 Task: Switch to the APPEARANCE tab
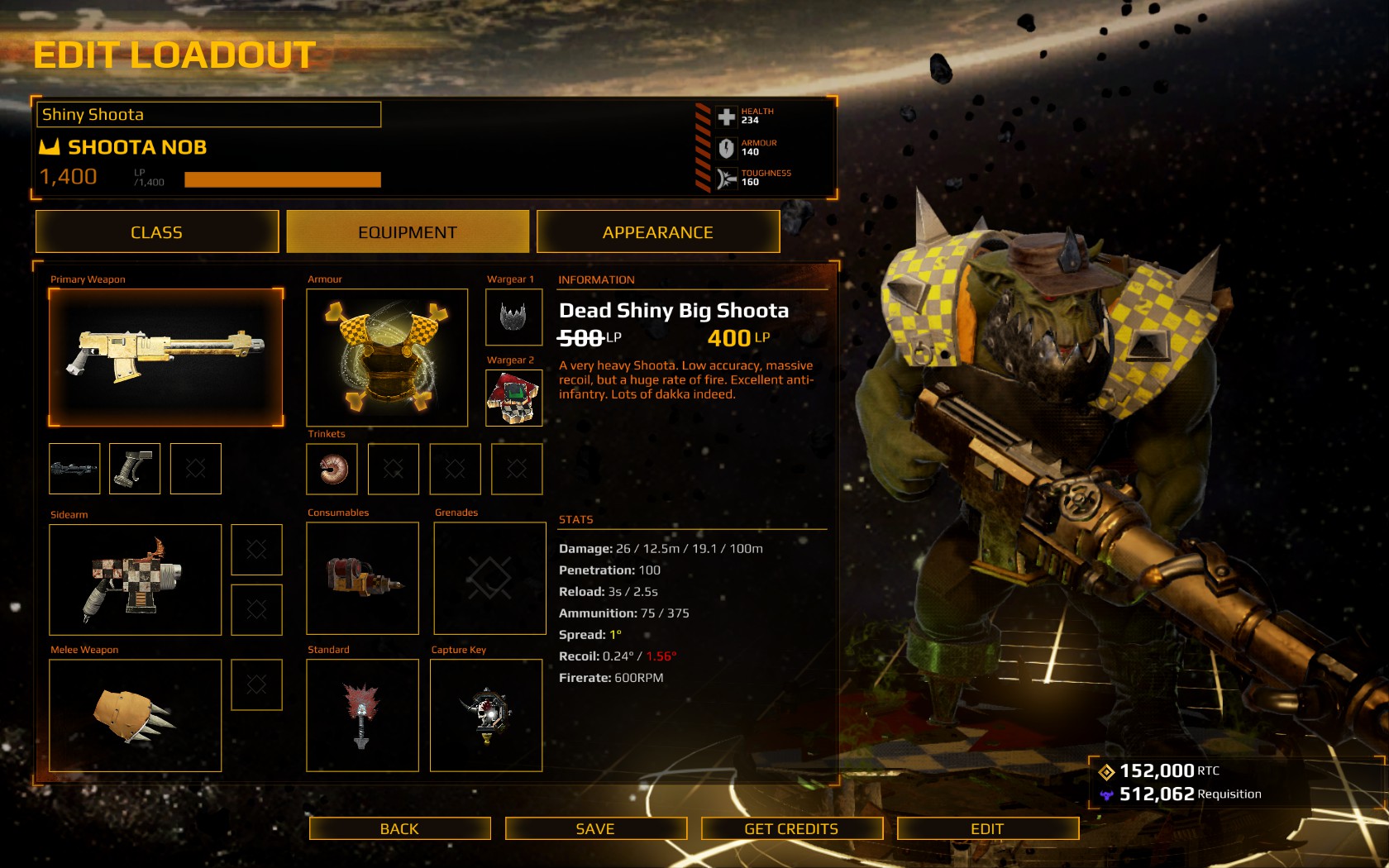(x=657, y=232)
